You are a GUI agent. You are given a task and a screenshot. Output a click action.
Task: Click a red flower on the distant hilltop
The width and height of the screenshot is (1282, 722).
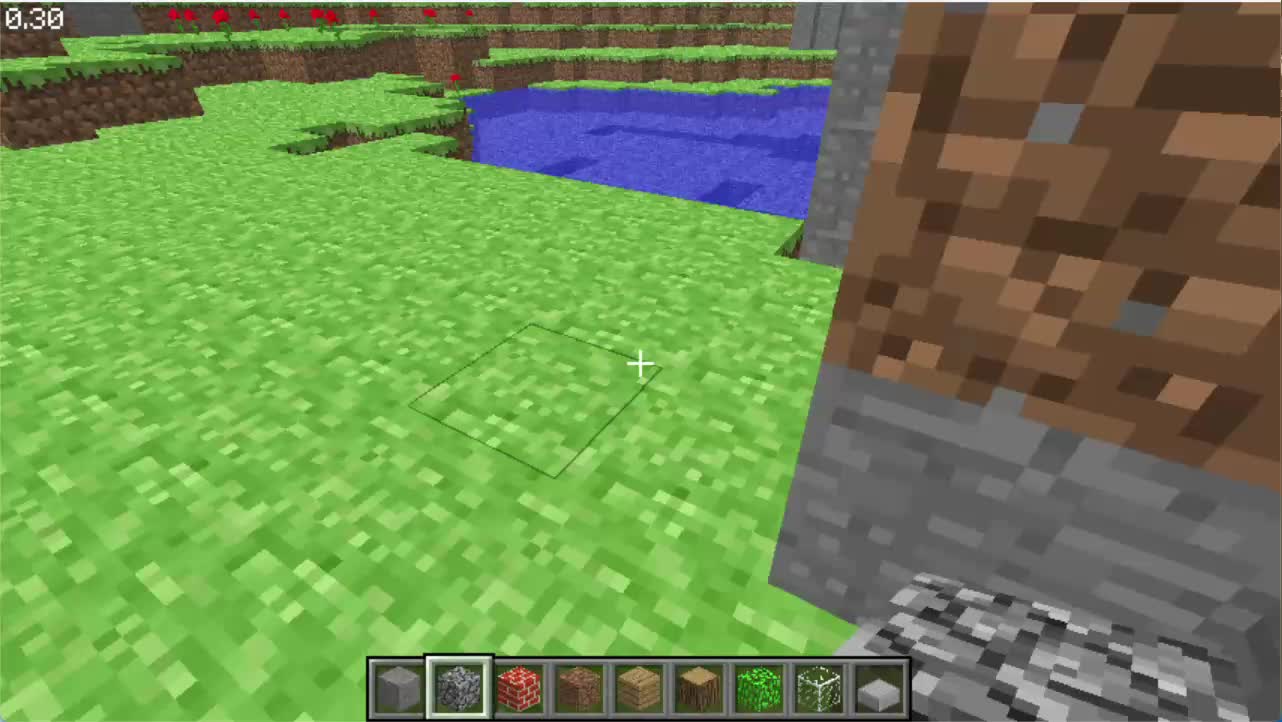(218, 14)
